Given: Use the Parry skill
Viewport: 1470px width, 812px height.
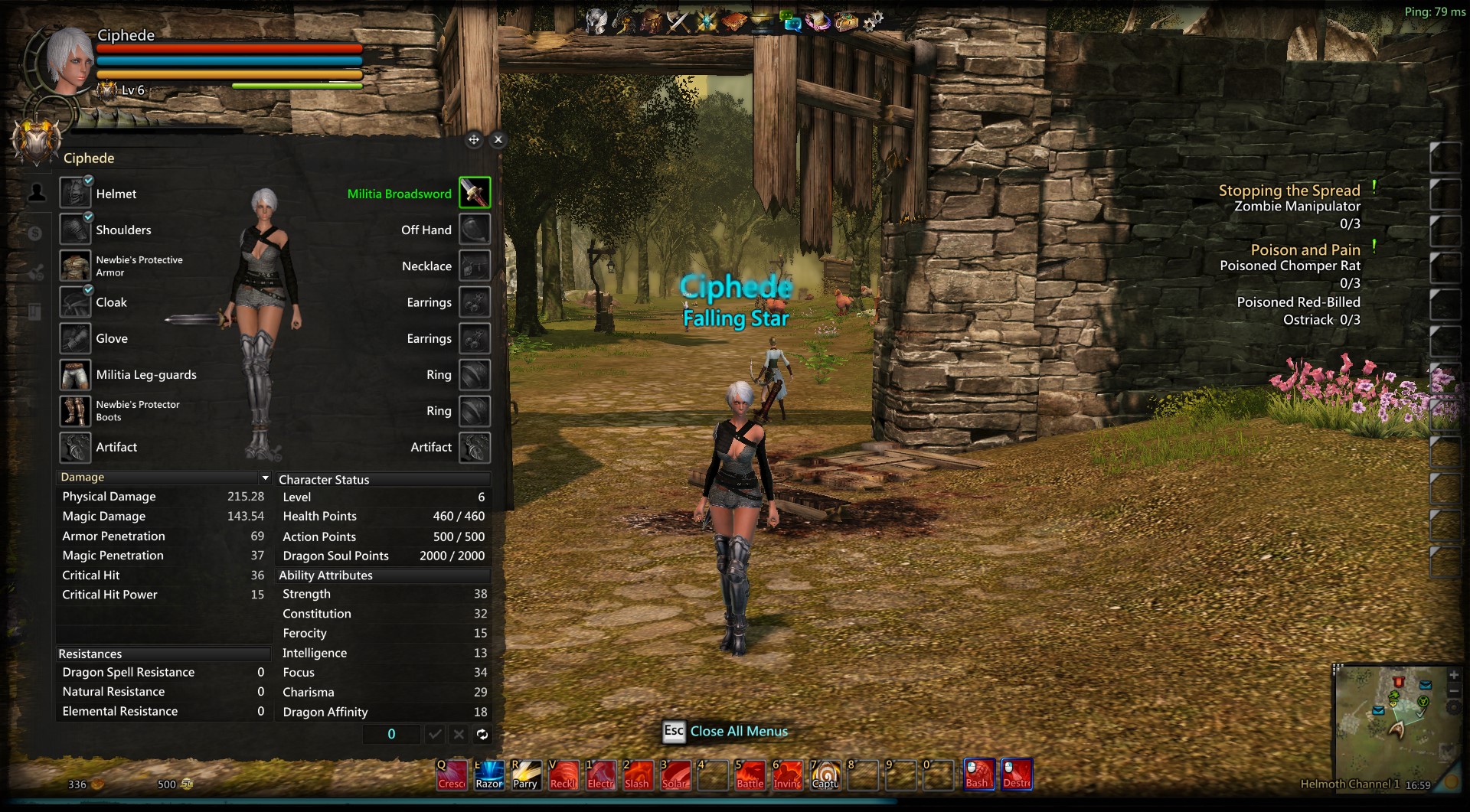Looking at the screenshot, I should pos(526,775).
